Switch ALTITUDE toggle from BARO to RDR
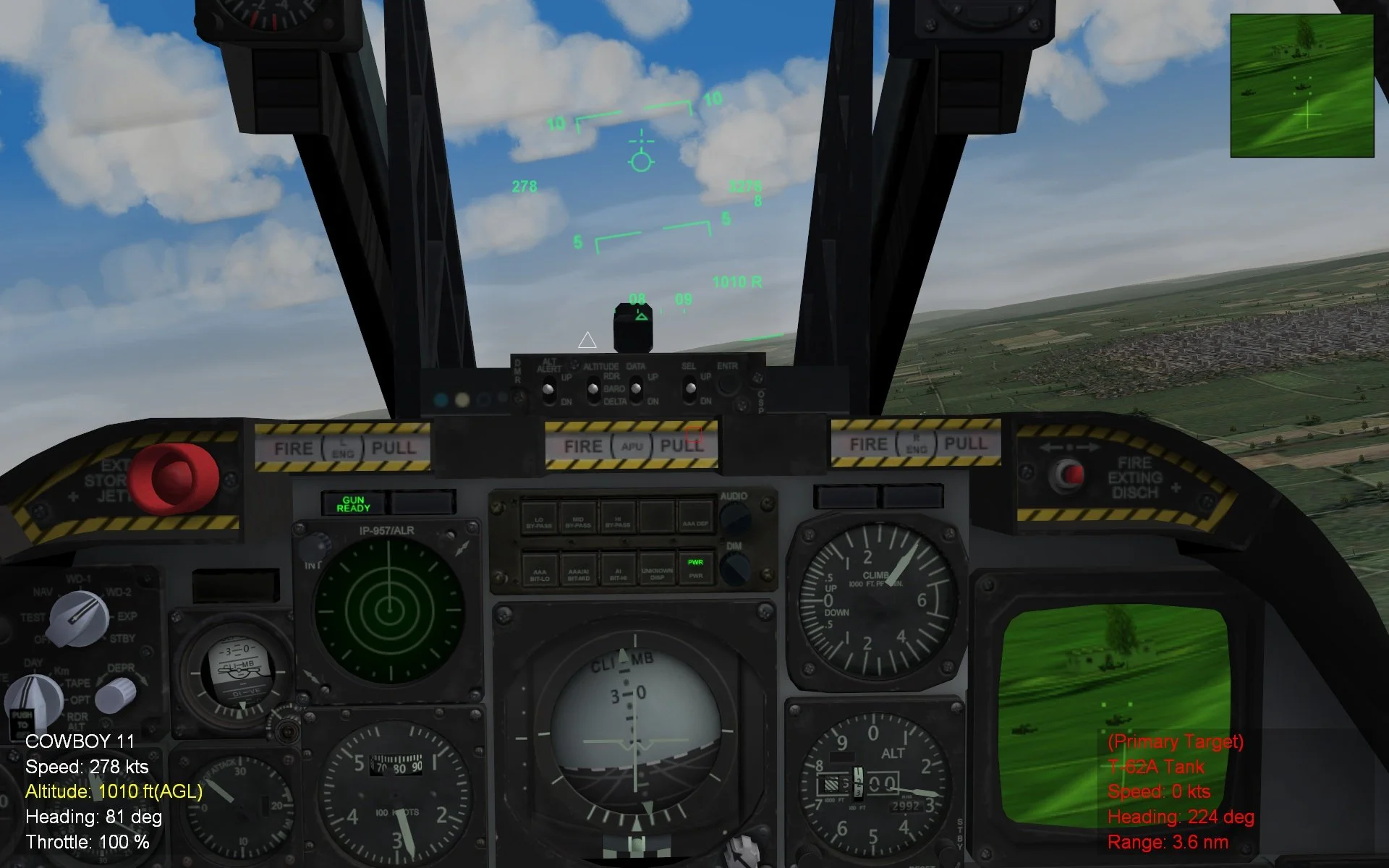This screenshot has height=868, width=1389. click(x=592, y=388)
